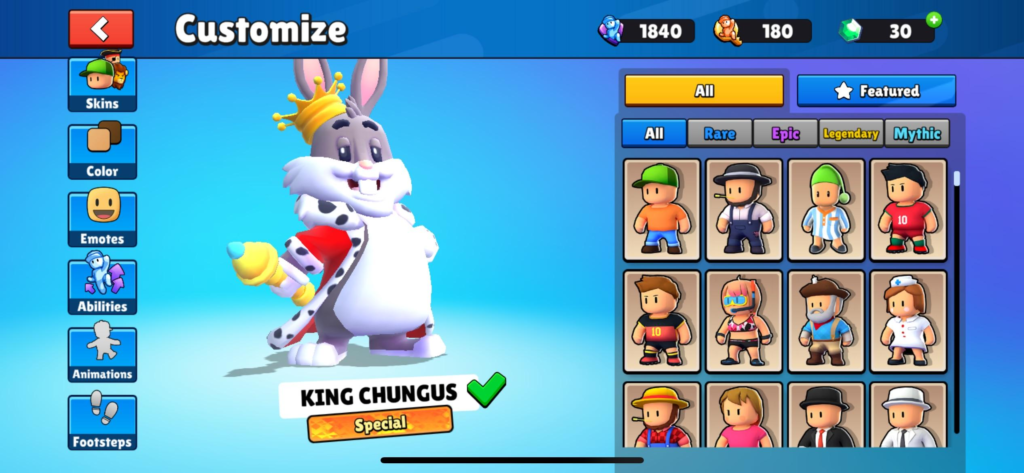The width and height of the screenshot is (1024, 473).
Task: Show the Animations category
Action: (x=102, y=354)
